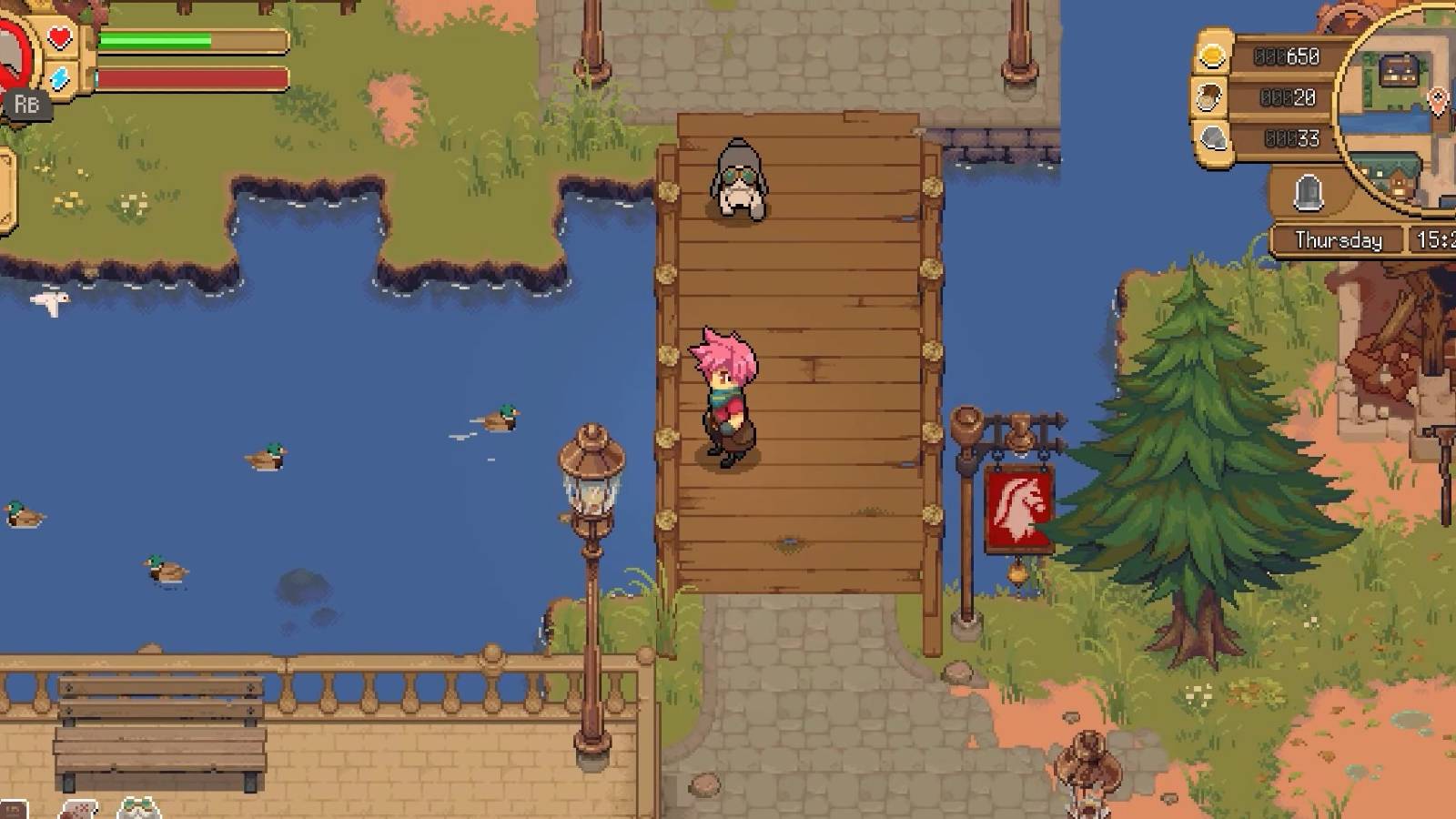Expand the Thursday date panel
Viewport: 1456px width, 819px height.
tap(1338, 239)
